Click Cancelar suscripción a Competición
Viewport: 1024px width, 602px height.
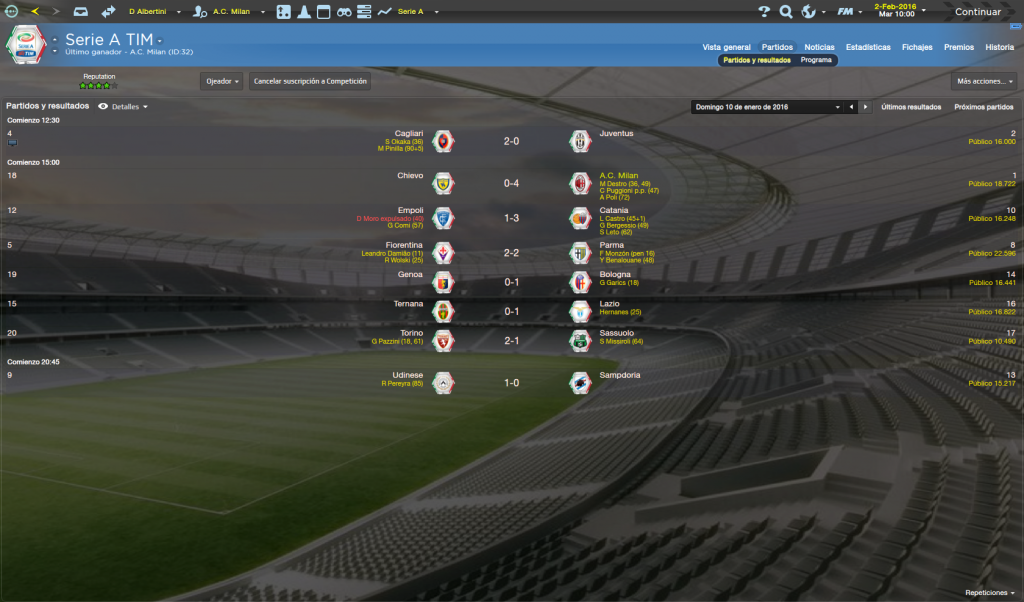[310, 81]
